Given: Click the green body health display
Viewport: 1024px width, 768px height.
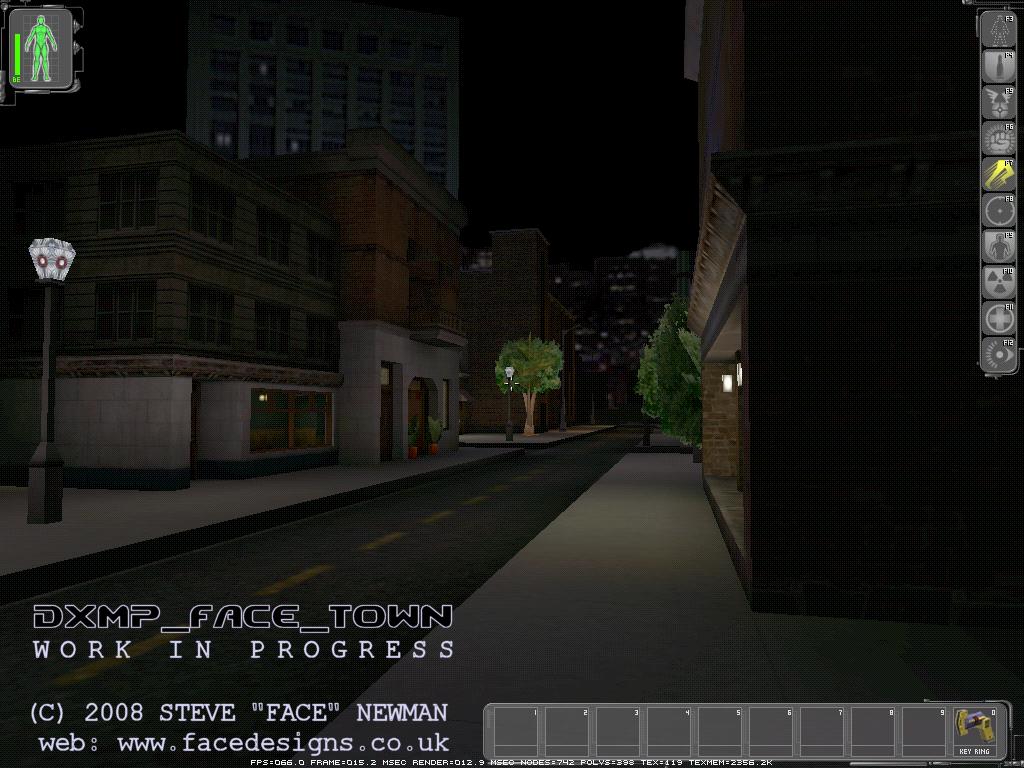Looking at the screenshot, I should pos(41,48).
